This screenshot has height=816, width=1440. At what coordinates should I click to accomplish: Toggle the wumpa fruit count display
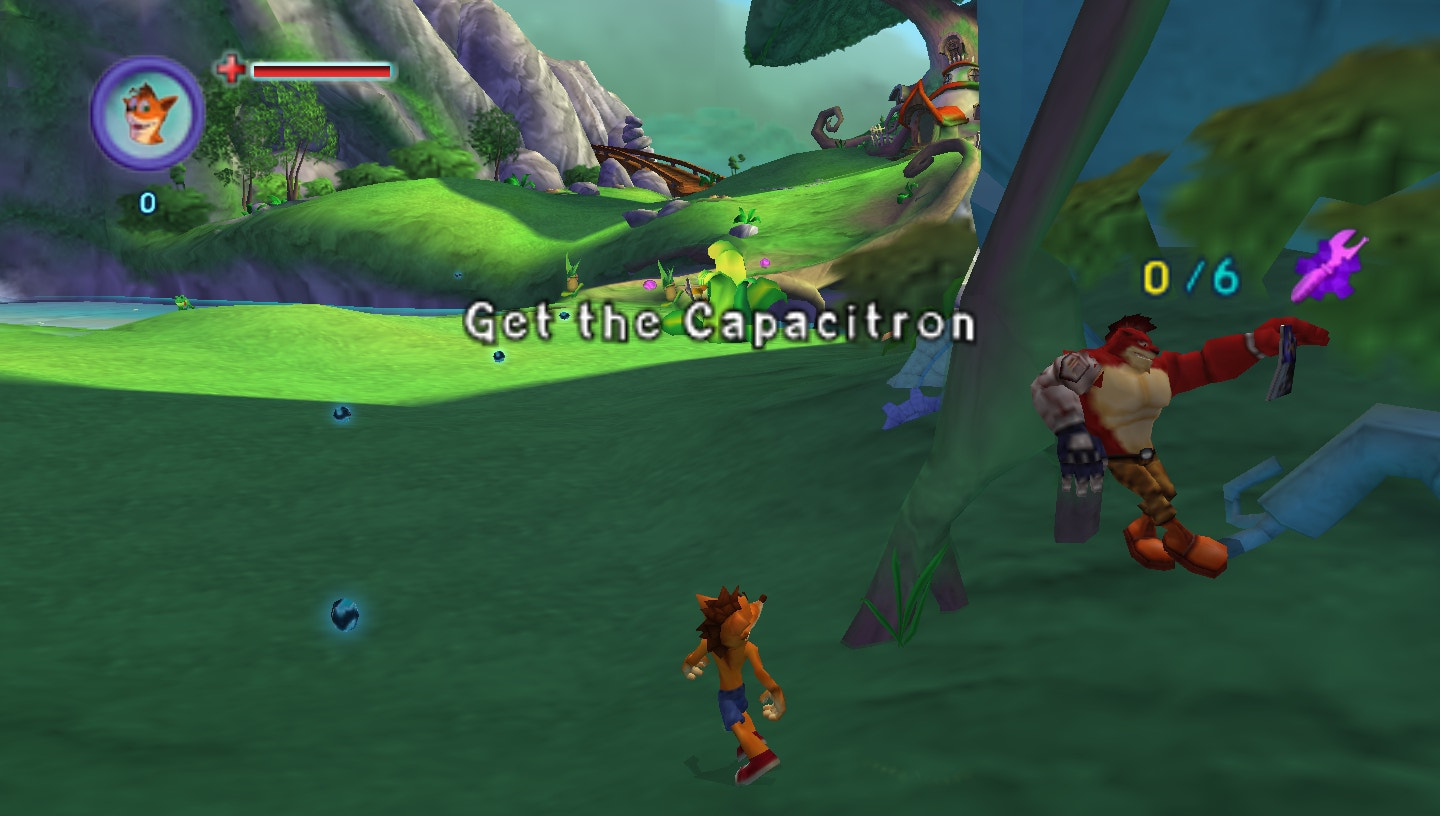pos(148,201)
